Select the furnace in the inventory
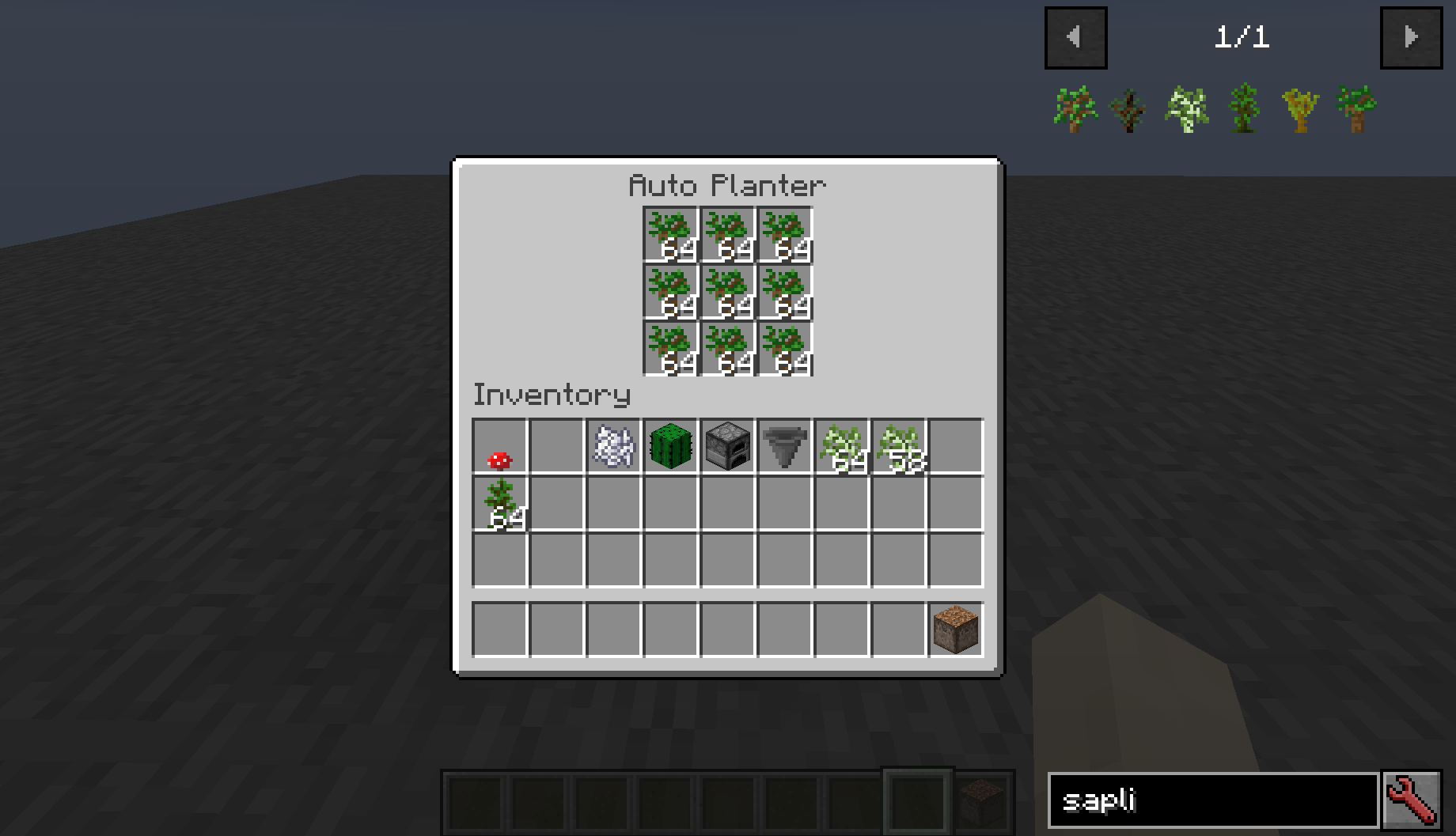The image size is (1456, 836). 727,447
